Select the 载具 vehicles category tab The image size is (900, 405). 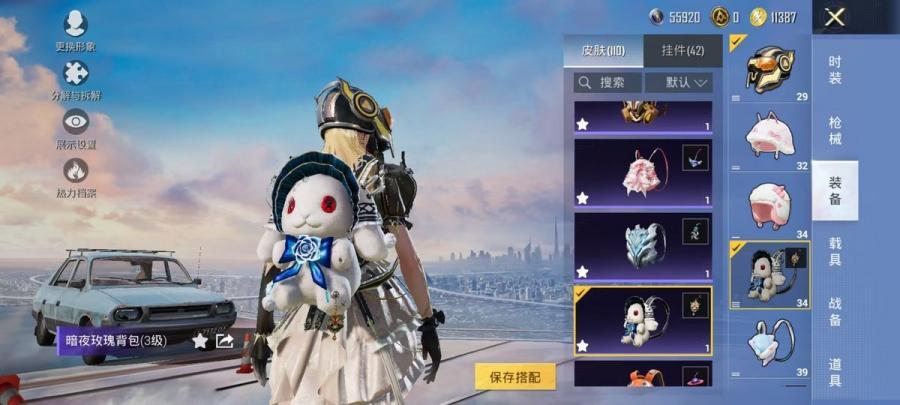[835, 251]
